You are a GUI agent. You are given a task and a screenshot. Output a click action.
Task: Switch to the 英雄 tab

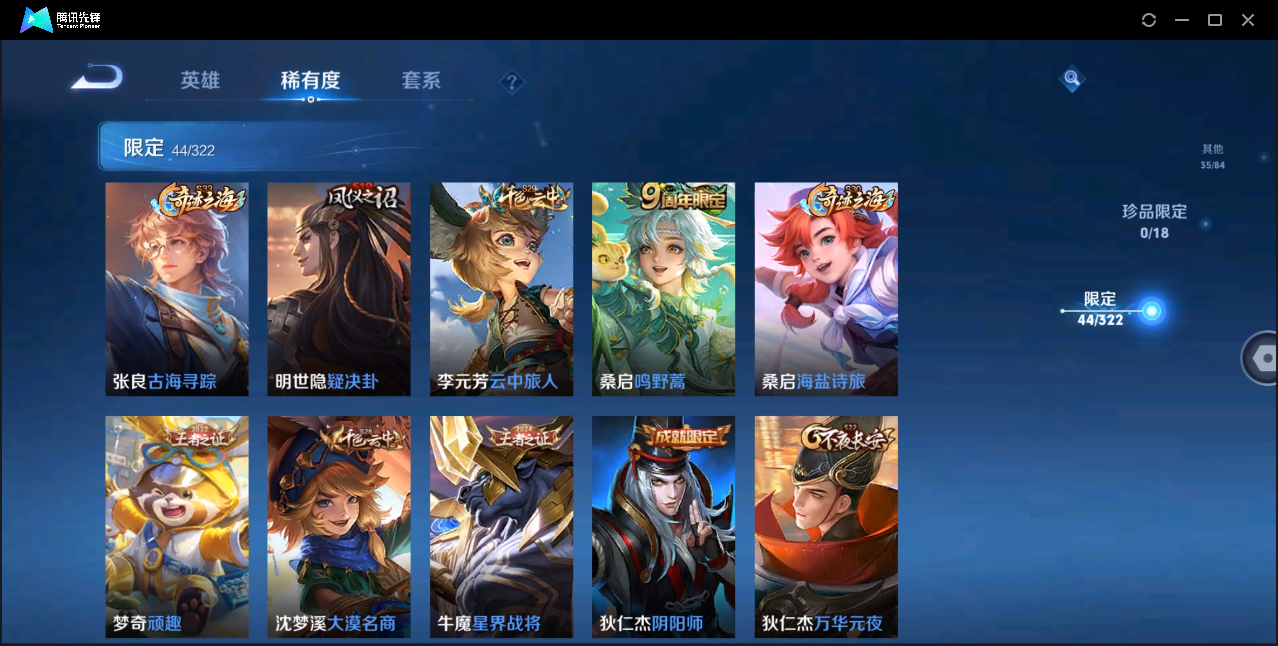coord(200,81)
